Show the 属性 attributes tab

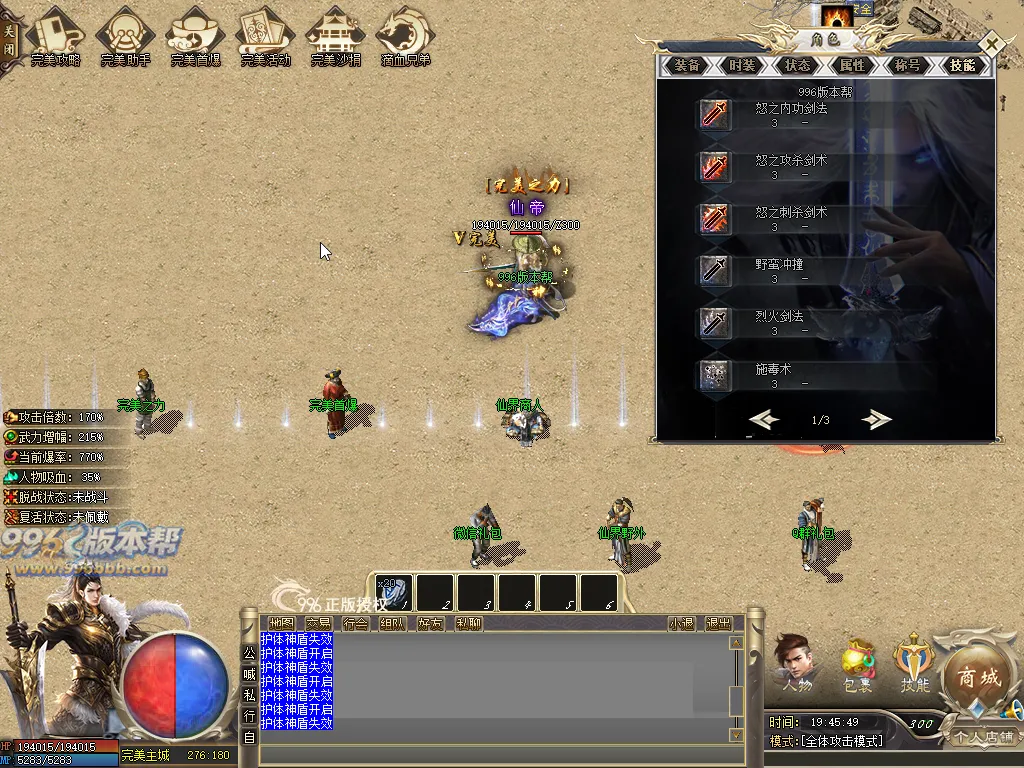[852, 66]
